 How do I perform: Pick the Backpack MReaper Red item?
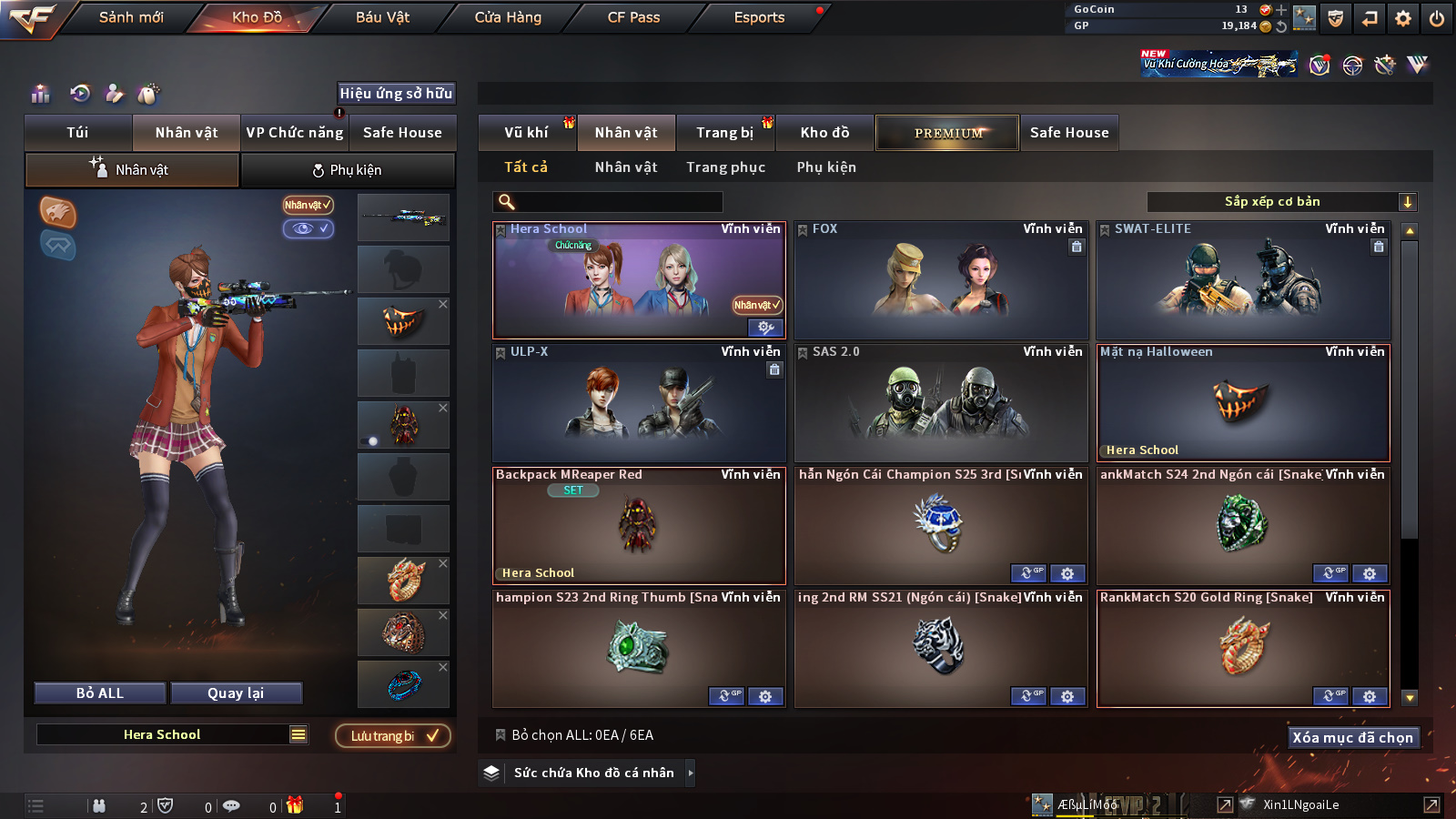pyautogui.click(x=638, y=526)
